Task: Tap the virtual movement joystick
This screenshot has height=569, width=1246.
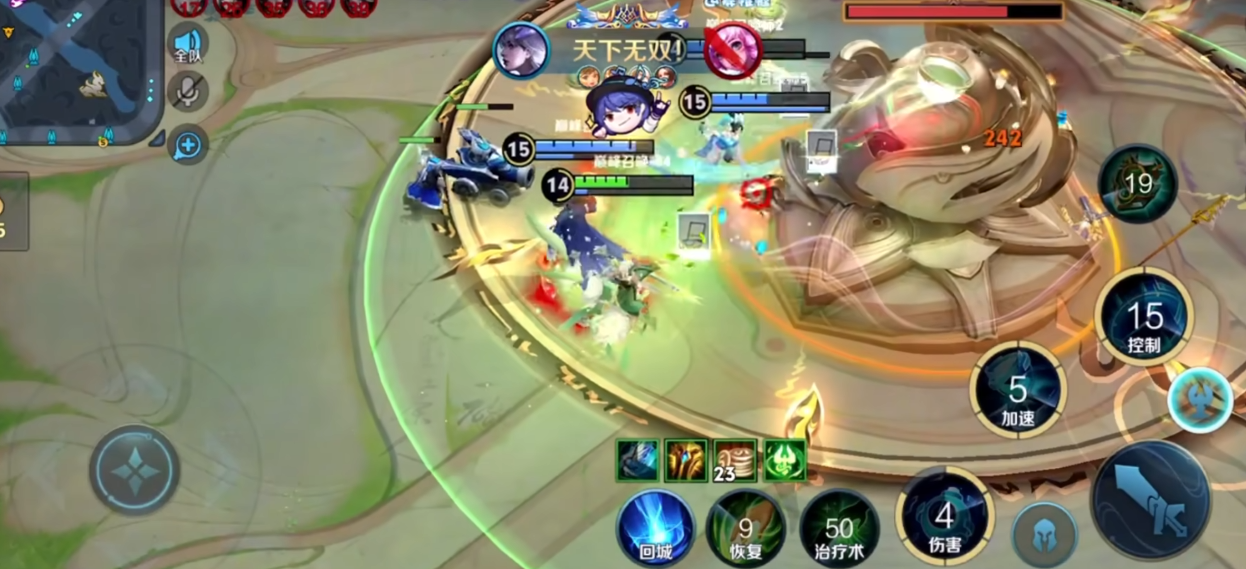Action: click(134, 470)
